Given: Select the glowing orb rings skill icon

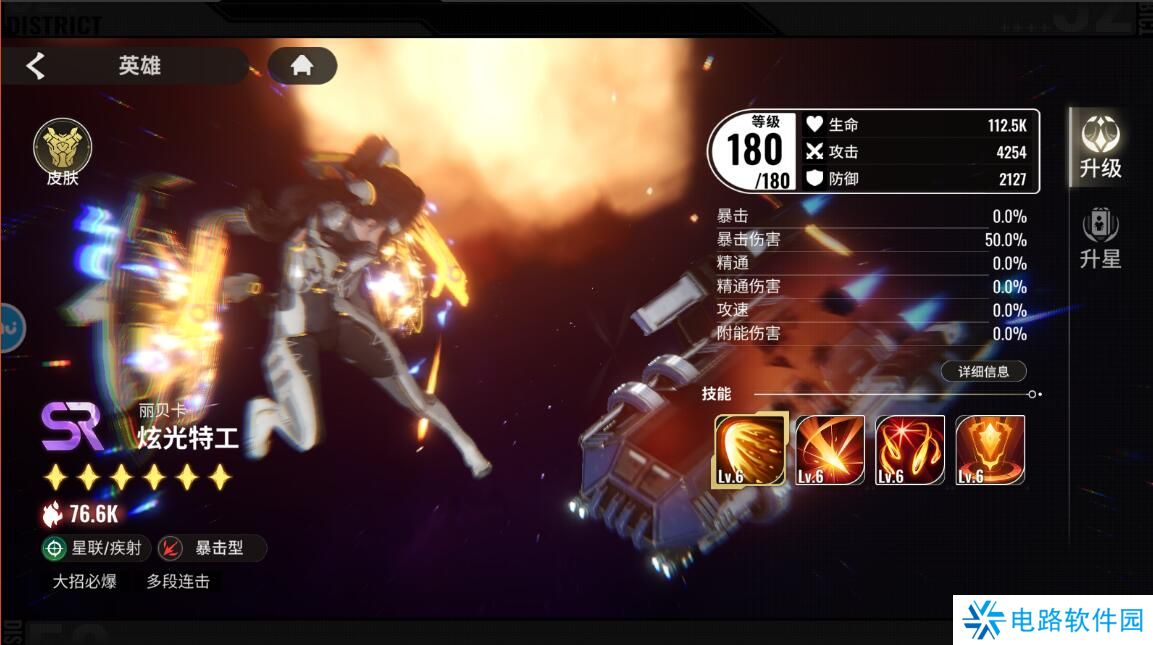Looking at the screenshot, I should (910, 450).
